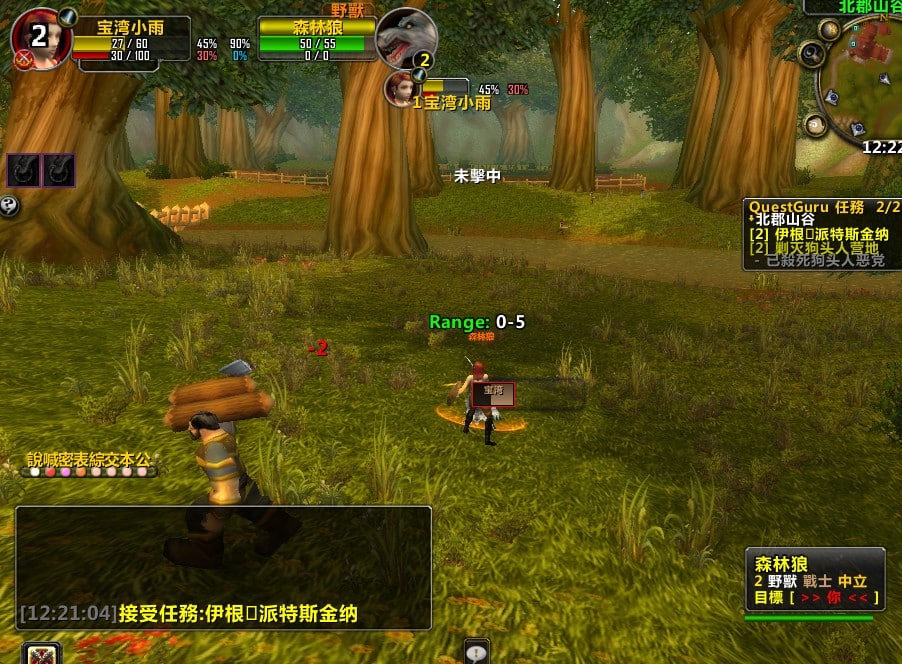Screen dimensions: 902x664
Task: Collapse the 北郡山谷 quest zone header
Action: (x=785, y=219)
